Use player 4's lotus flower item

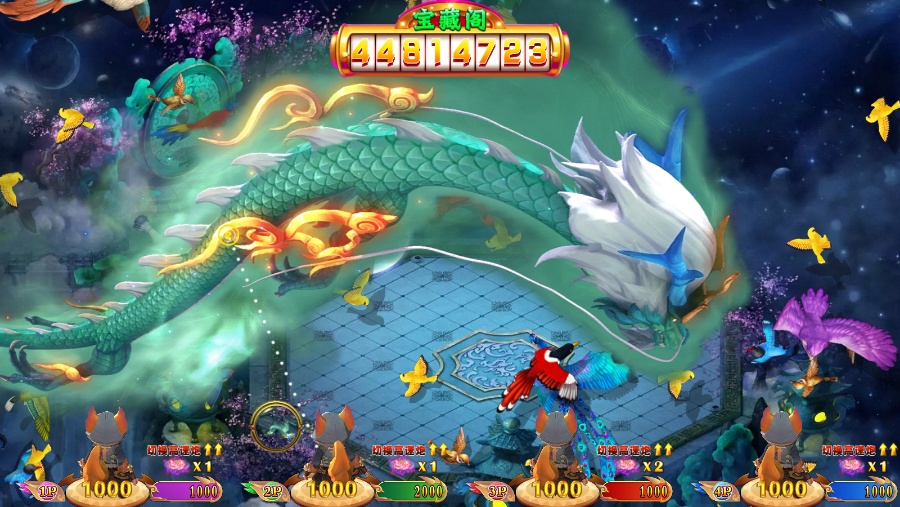850,467
